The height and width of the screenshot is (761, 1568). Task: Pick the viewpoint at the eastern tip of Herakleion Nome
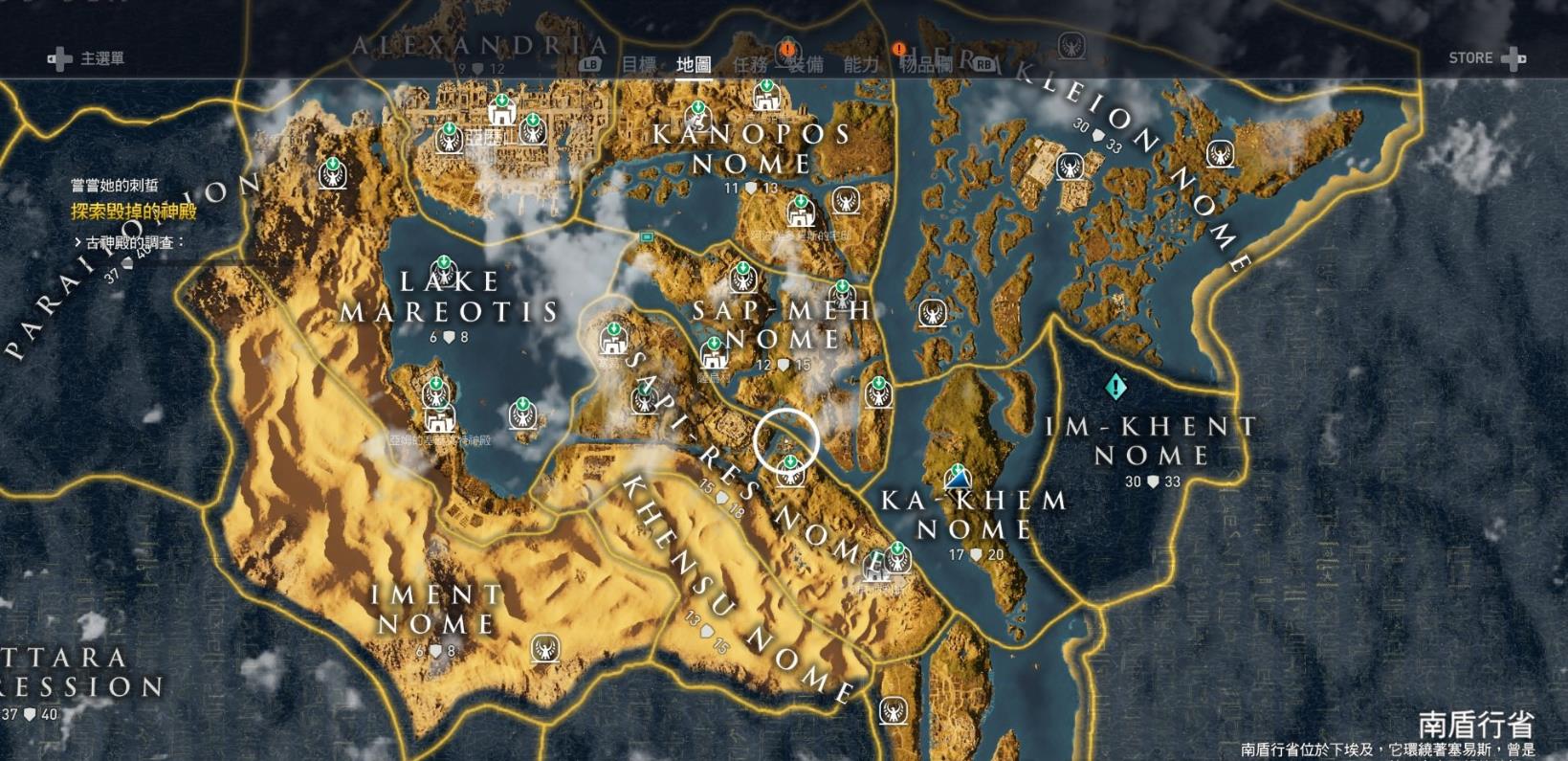pos(1219,153)
